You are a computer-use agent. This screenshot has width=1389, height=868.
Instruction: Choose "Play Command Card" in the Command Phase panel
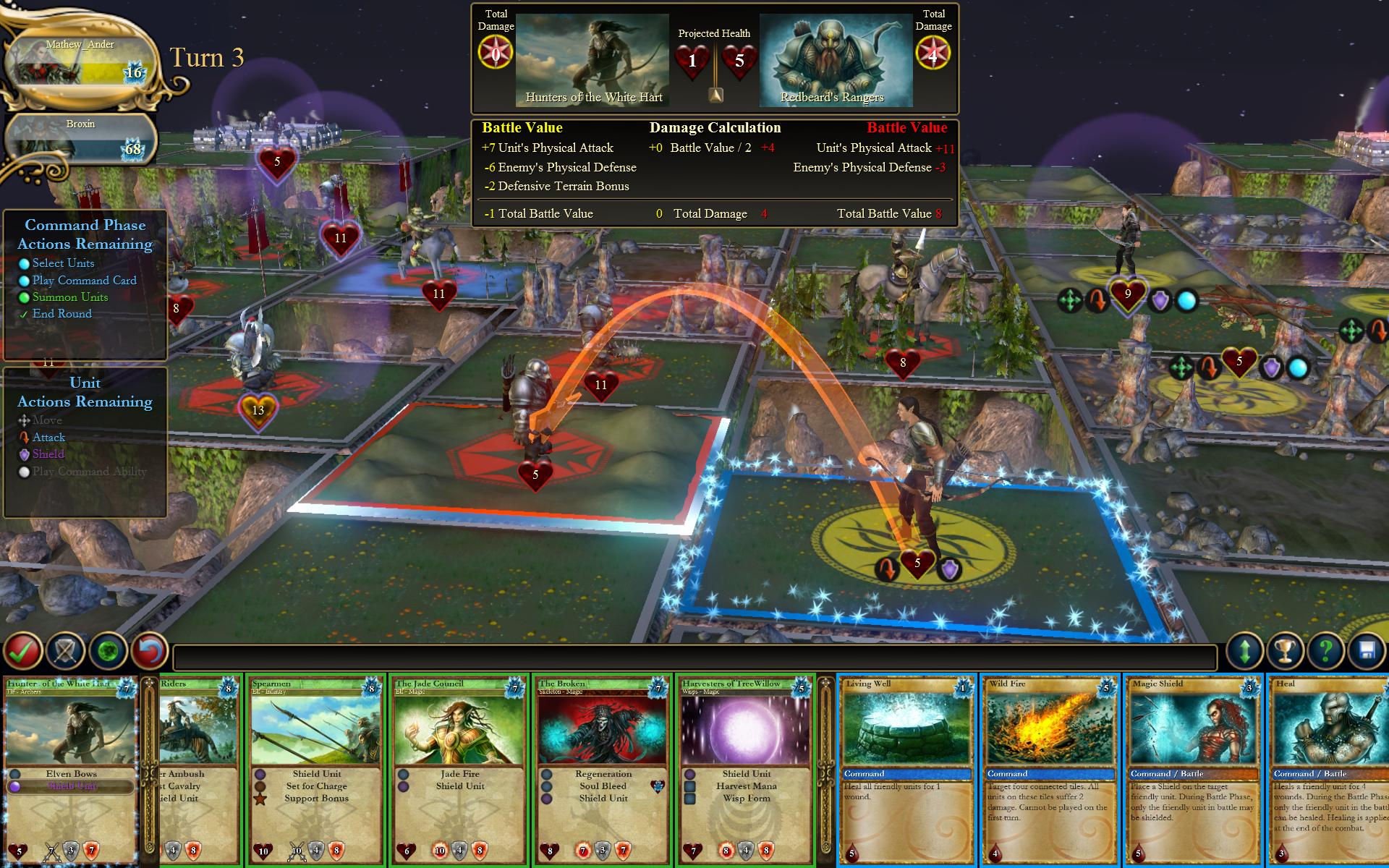(x=85, y=280)
